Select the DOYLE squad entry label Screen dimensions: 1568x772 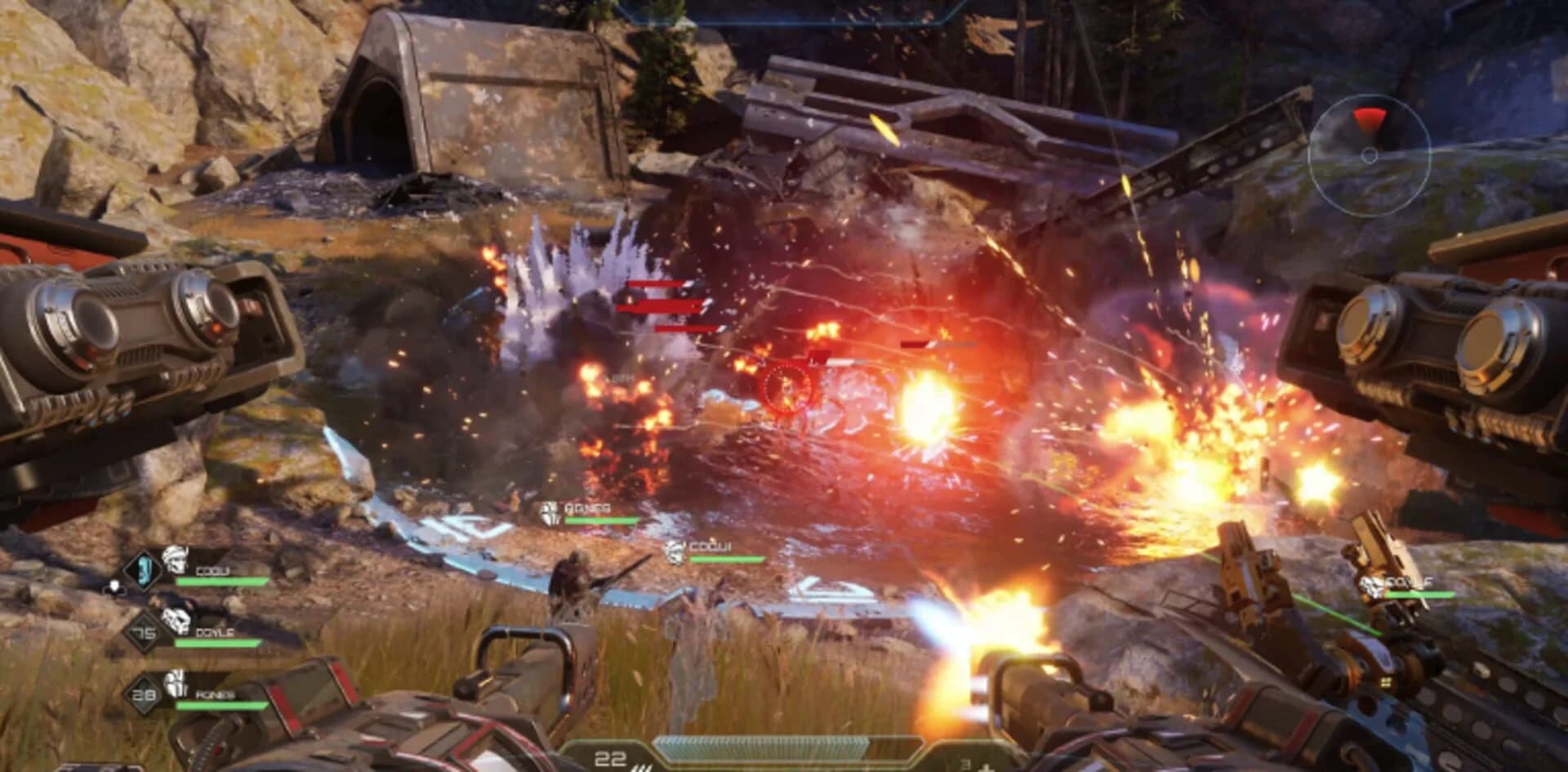tap(214, 633)
